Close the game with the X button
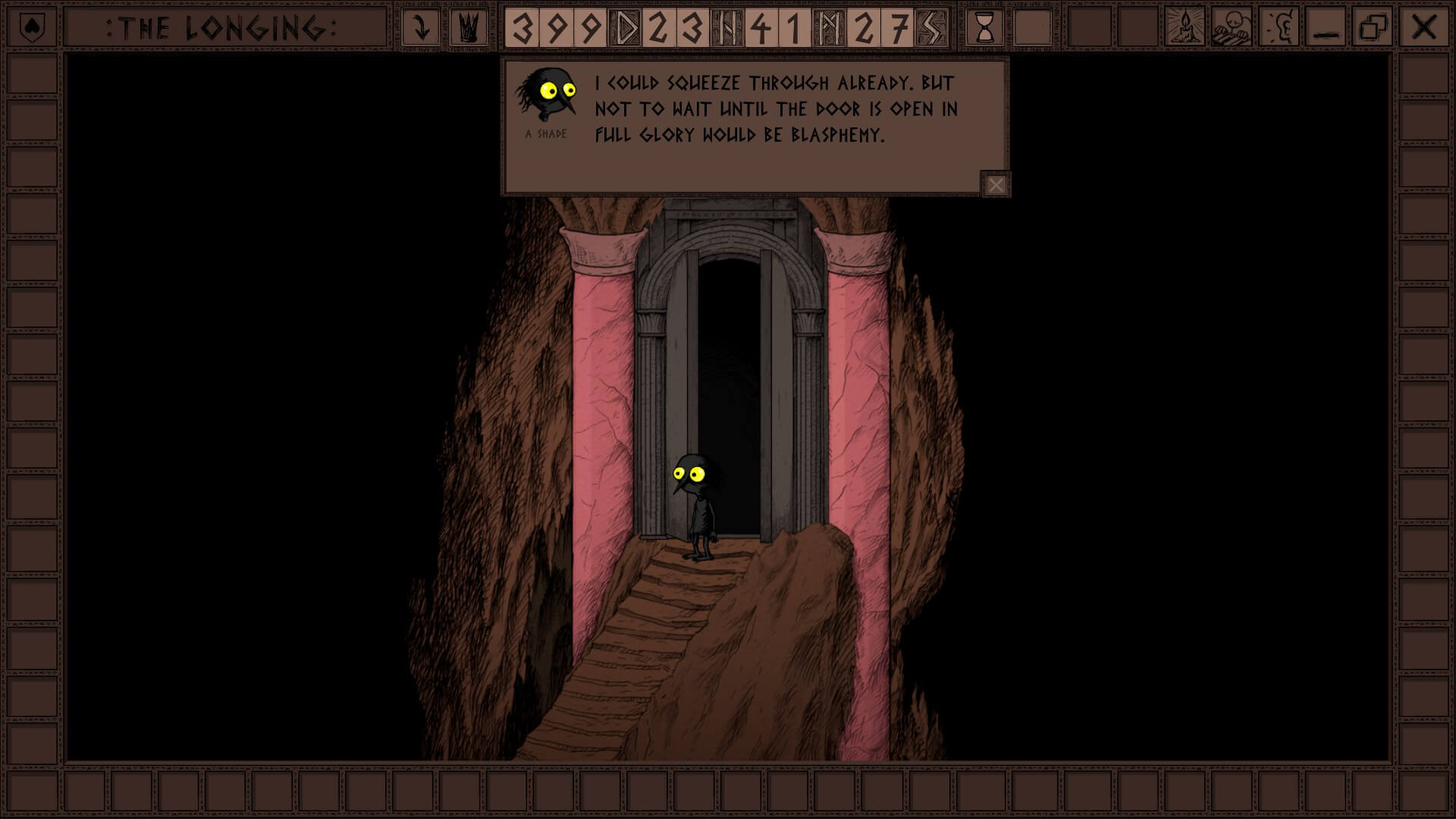 tap(1423, 28)
